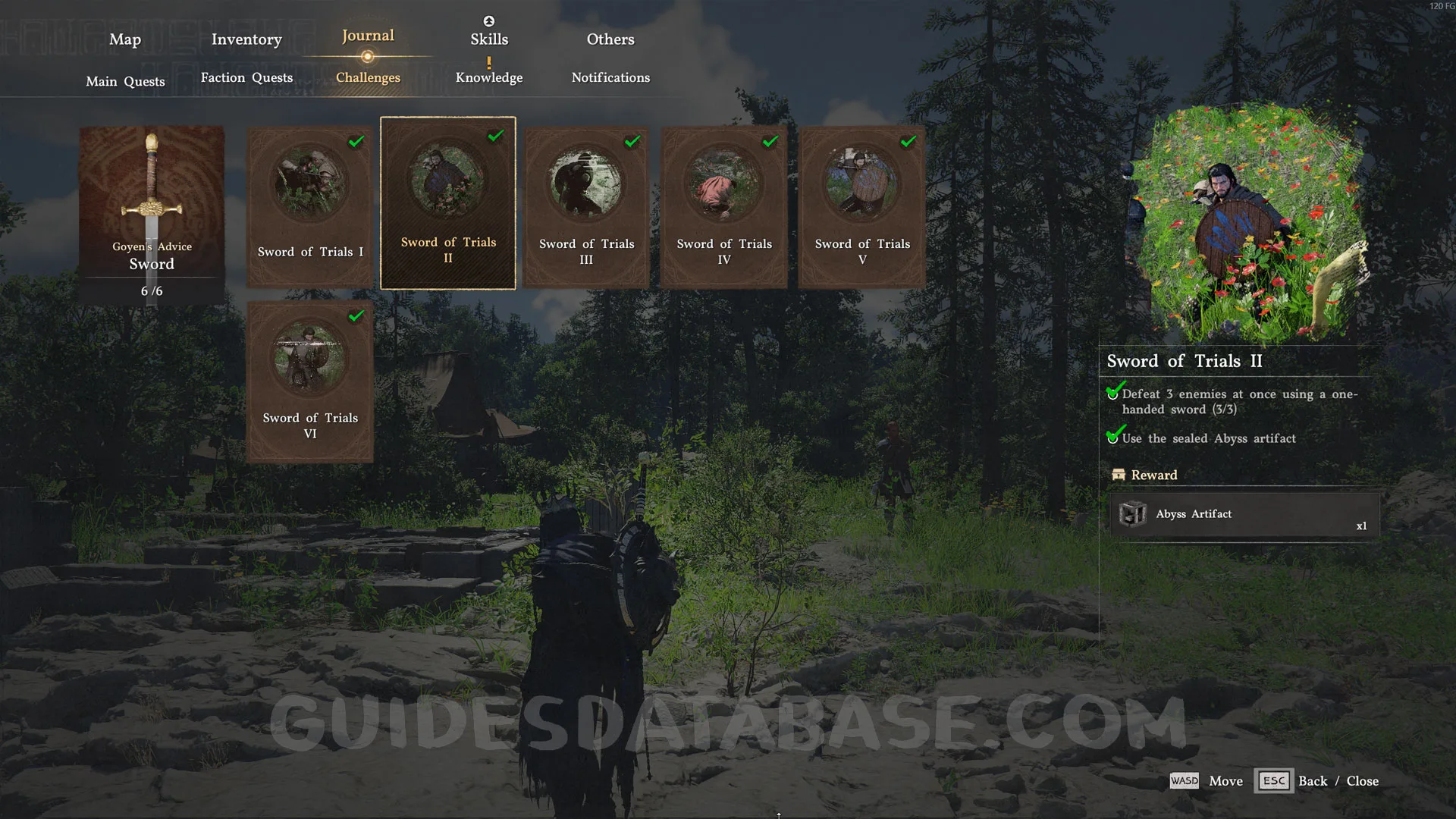View the Sword of Trials IV challenge
Screen dimensions: 1456x819
724,206
